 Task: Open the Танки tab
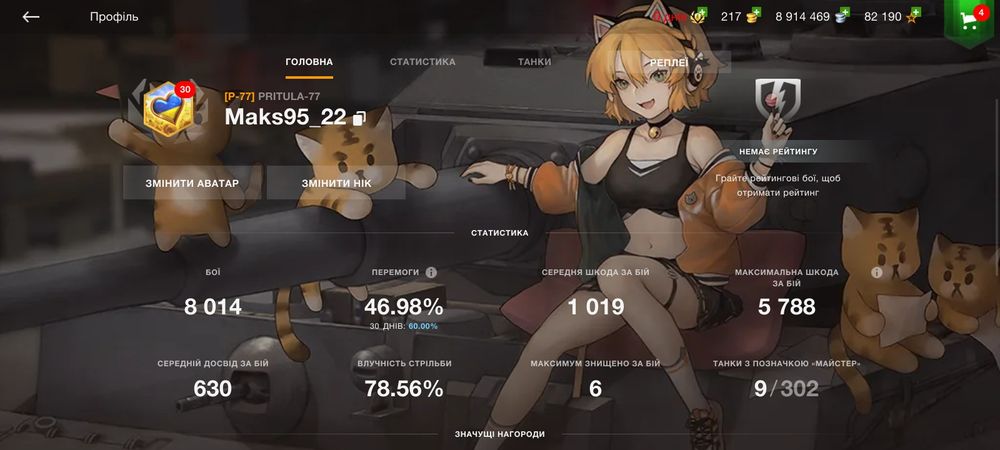coord(534,62)
